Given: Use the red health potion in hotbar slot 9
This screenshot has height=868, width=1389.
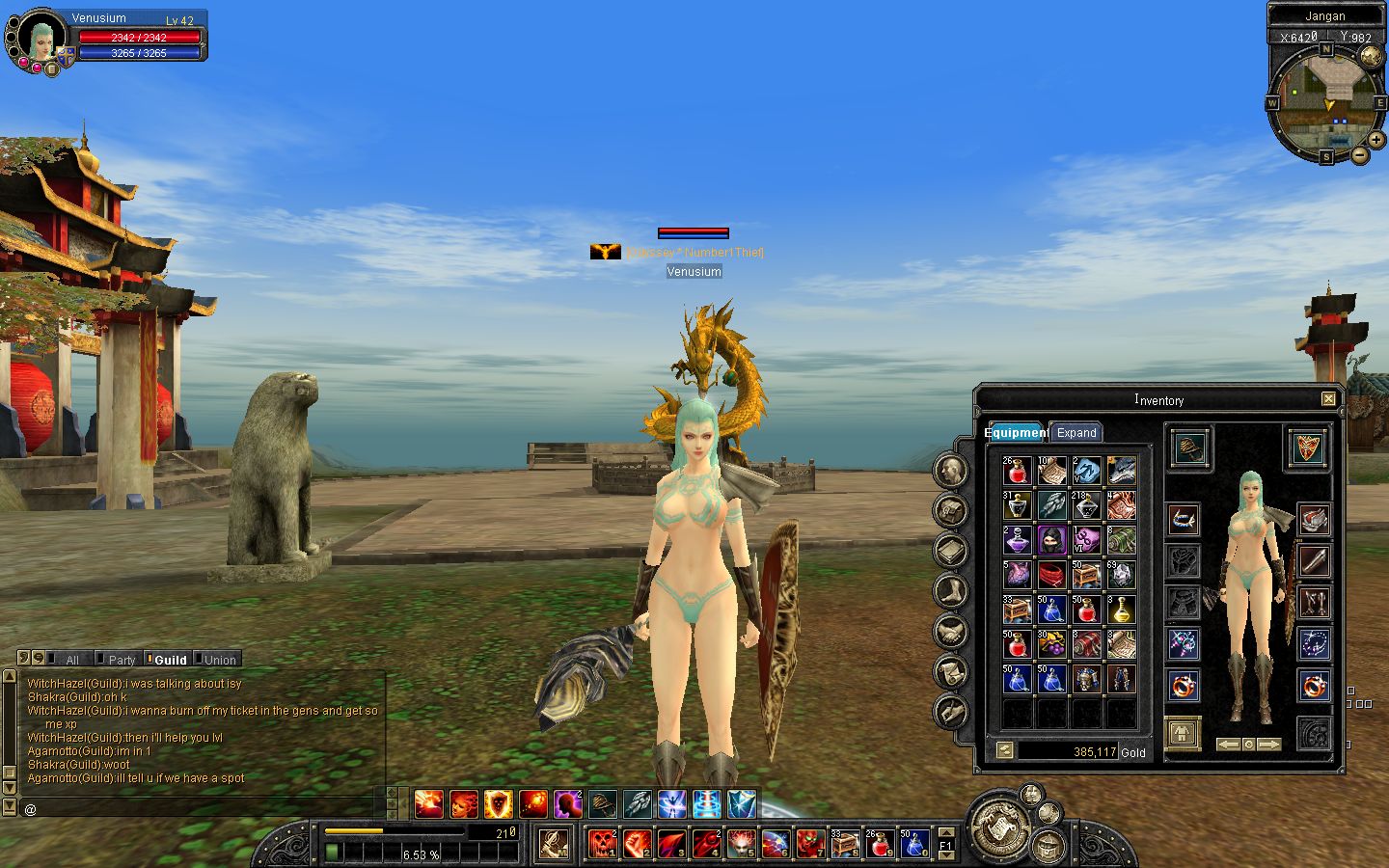Looking at the screenshot, I should [x=879, y=844].
